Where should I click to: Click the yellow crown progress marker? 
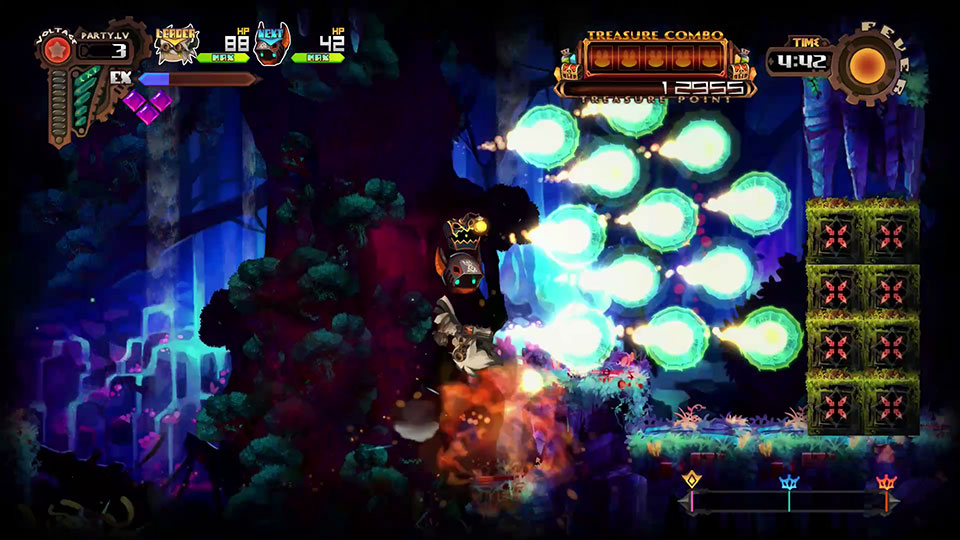pyautogui.click(x=690, y=482)
